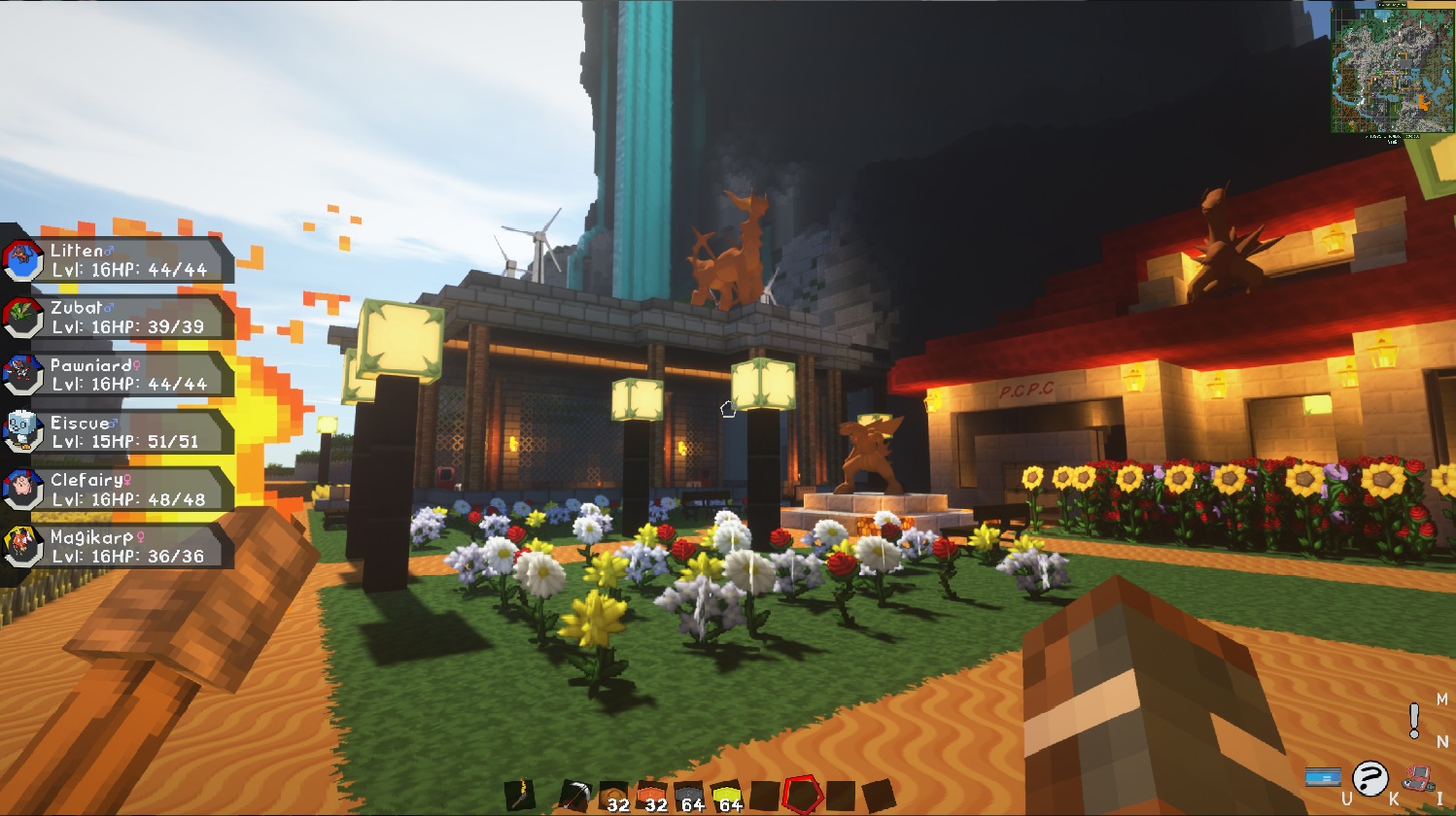This screenshot has height=816, width=1456.
Task: Open the quest tracker screen icon
Action: (x=1323, y=777)
